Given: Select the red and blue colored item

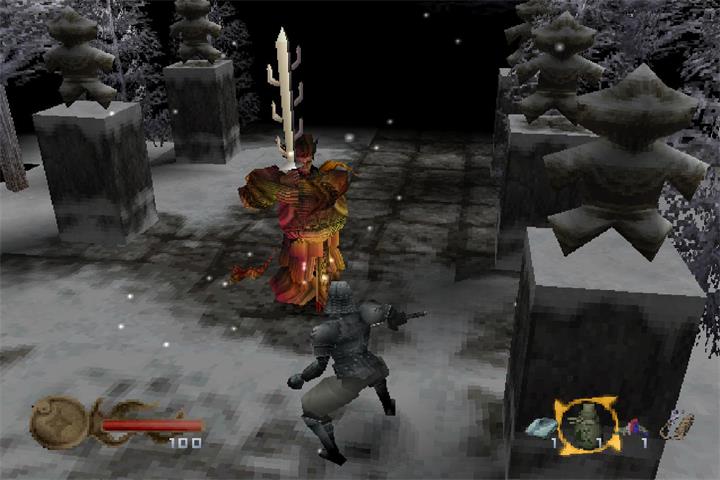Looking at the screenshot, I should pos(632,427).
